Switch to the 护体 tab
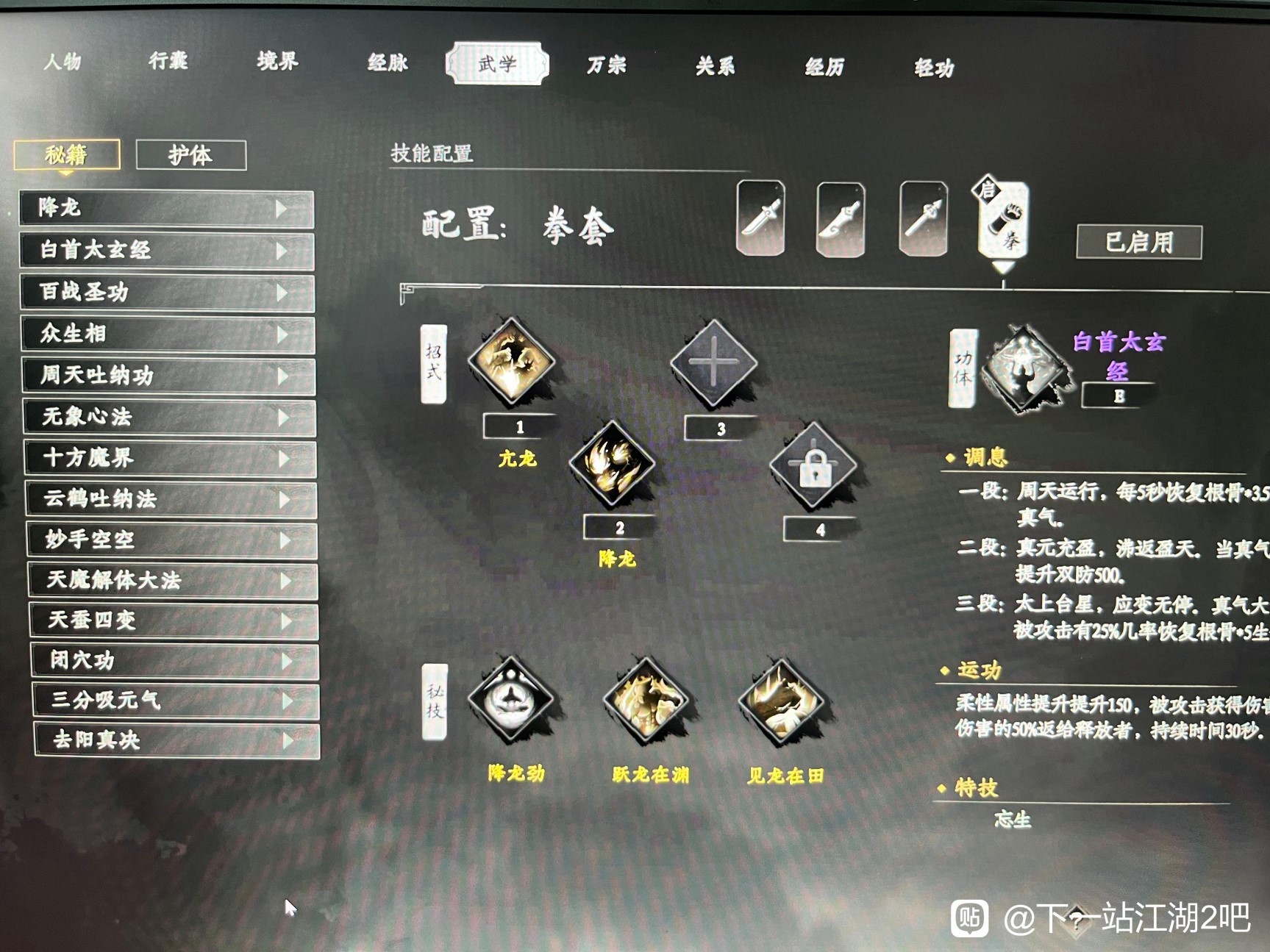 192,155
